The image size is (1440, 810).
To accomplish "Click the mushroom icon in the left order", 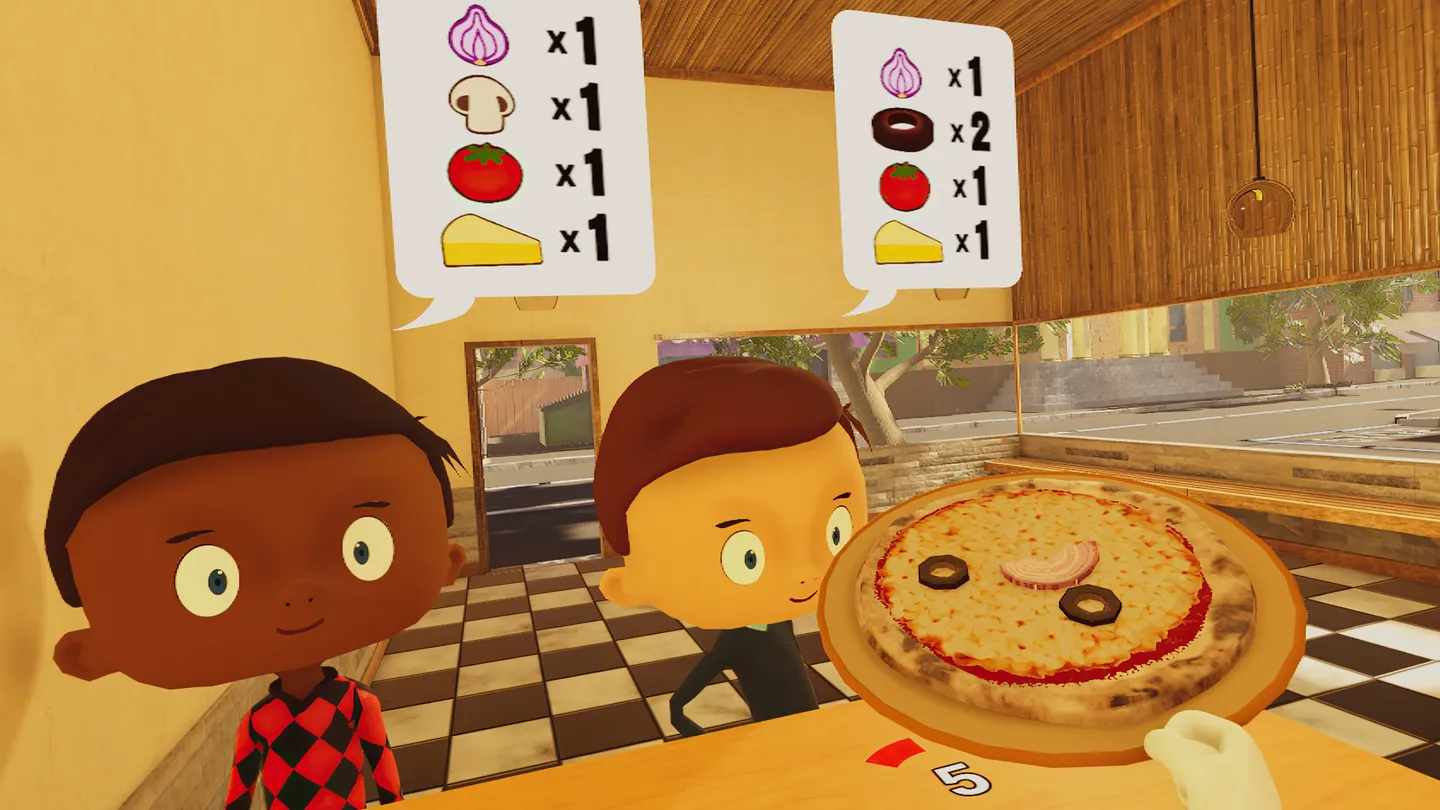I will coord(478,103).
